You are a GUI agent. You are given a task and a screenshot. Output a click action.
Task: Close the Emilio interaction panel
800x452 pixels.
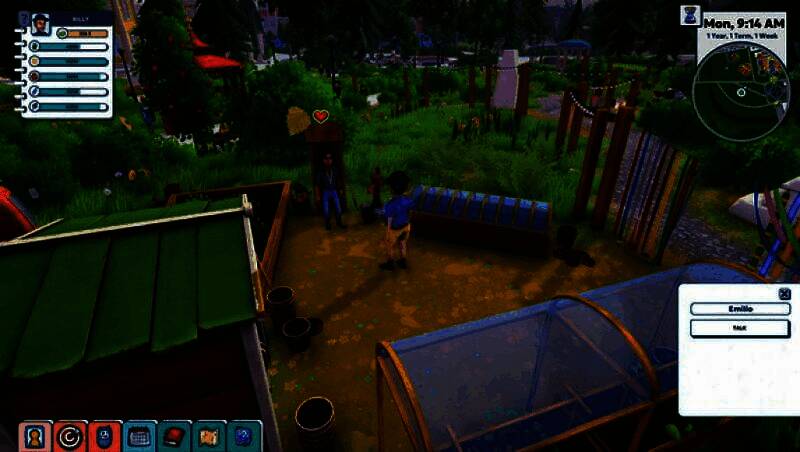click(x=783, y=294)
